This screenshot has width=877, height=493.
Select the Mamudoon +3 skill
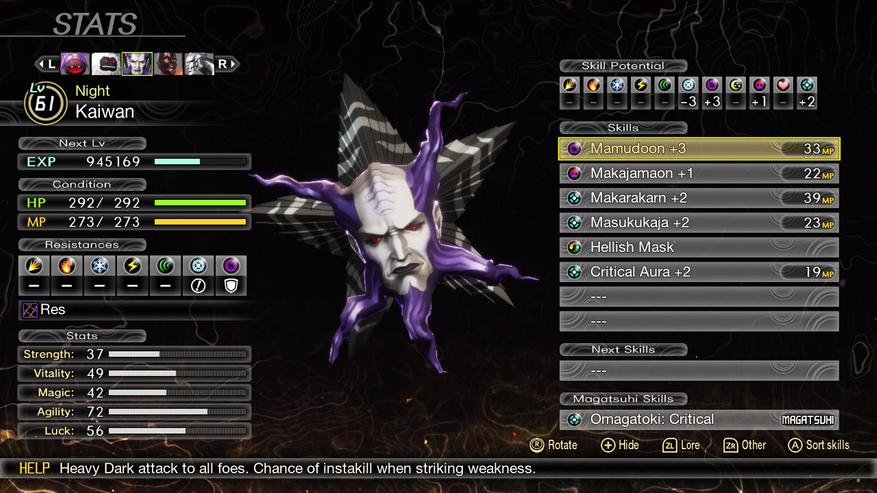698,149
